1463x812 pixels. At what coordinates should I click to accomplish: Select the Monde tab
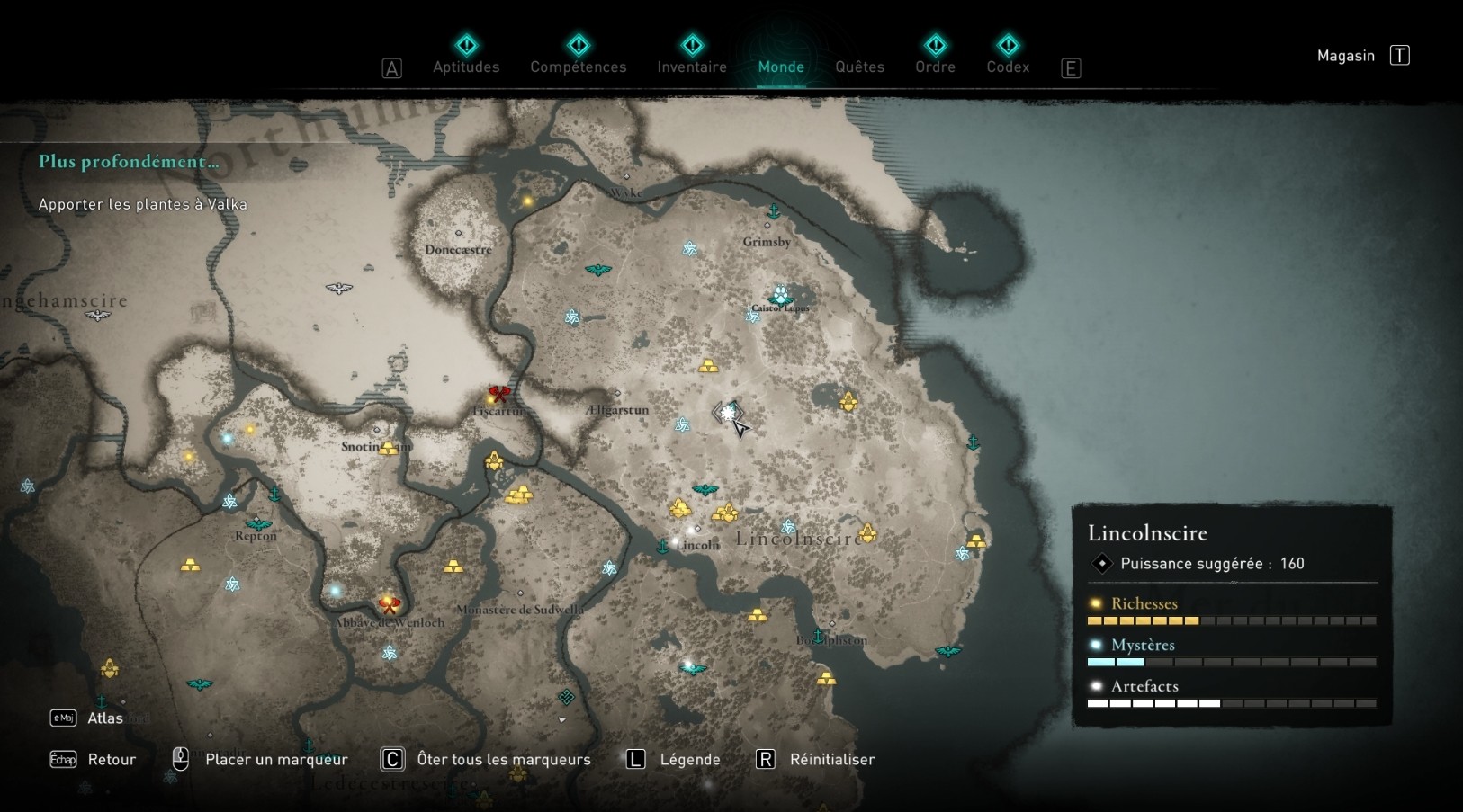click(781, 66)
